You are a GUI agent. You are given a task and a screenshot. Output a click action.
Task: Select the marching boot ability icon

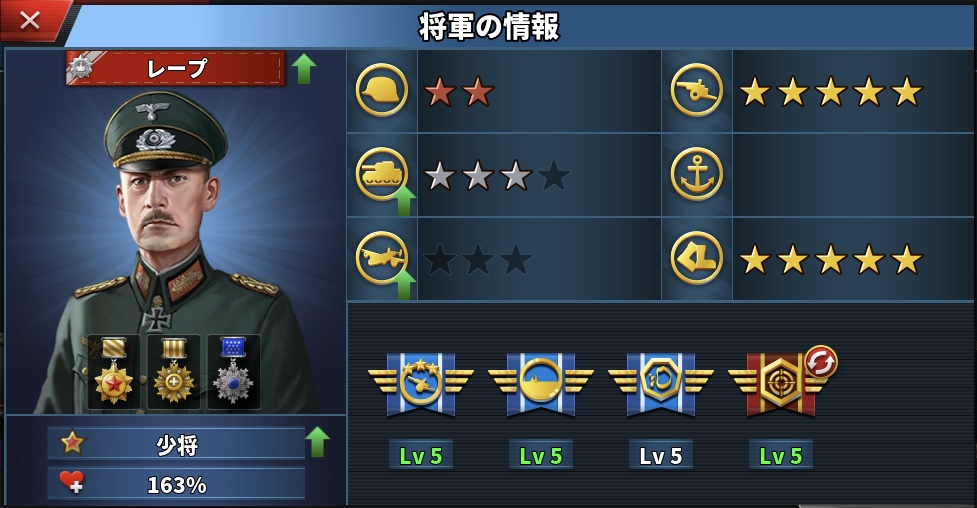pyautogui.click(x=696, y=258)
